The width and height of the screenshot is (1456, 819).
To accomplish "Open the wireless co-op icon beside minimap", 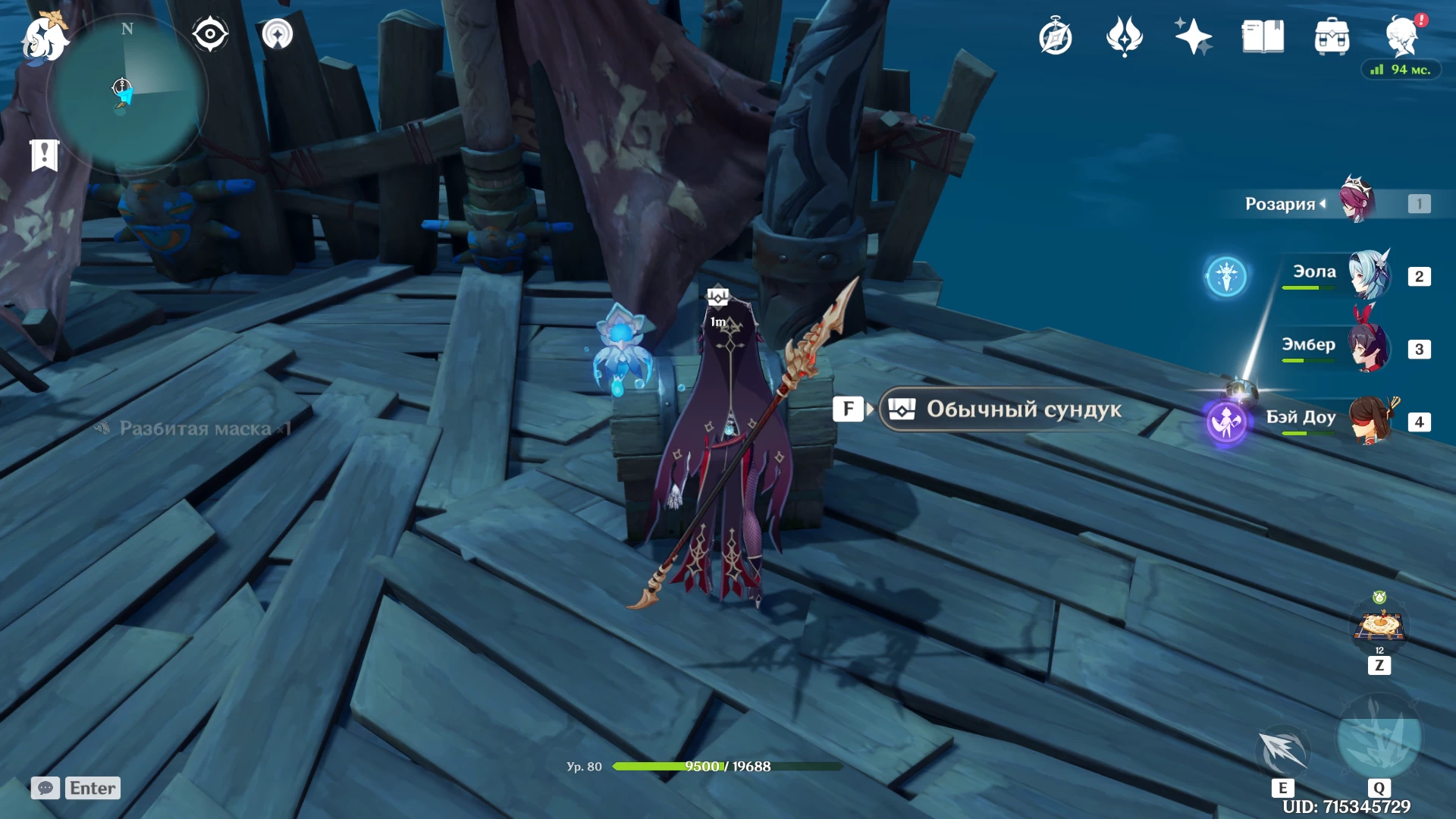I will pyautogui.click(x=278, y=34).
